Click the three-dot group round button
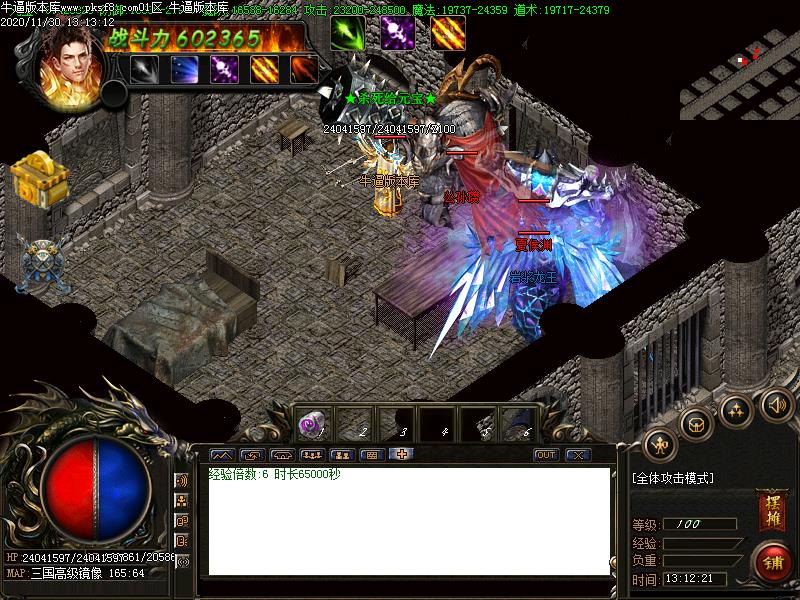The image size is (800, 600). (737, 409)
